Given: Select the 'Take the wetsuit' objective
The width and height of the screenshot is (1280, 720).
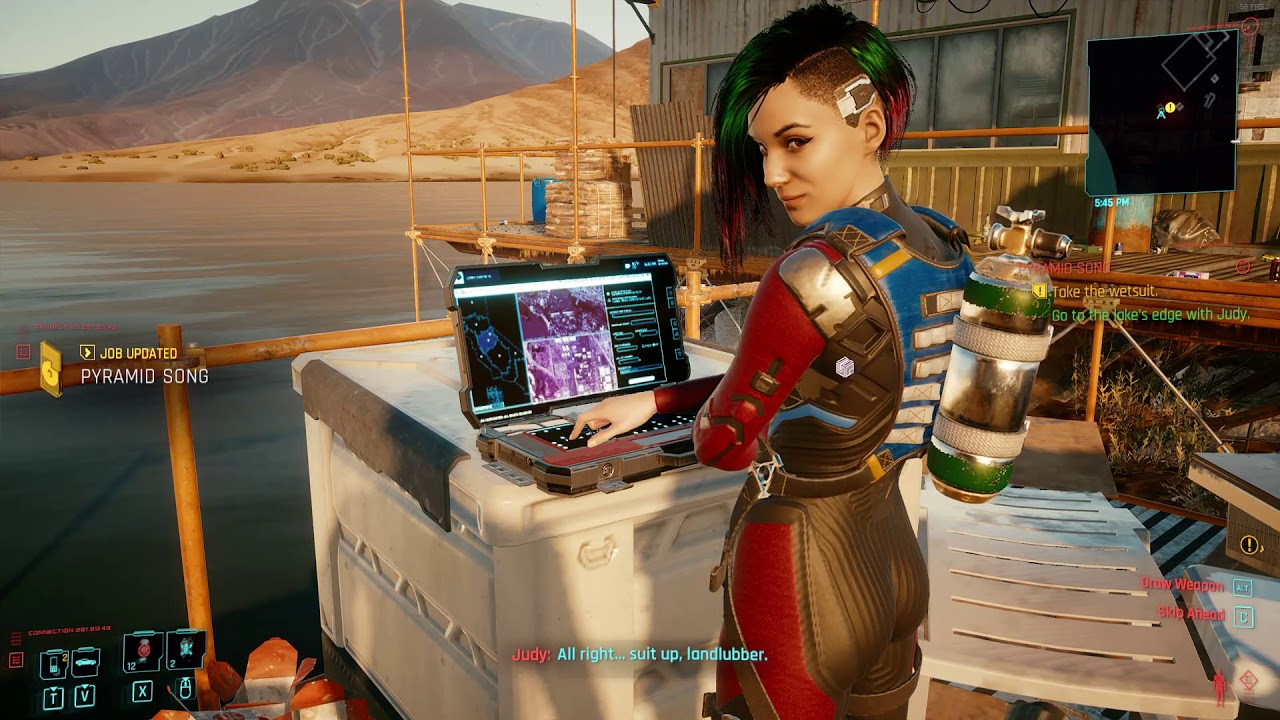Looking at the screenshot, I should coord(1104,291).
